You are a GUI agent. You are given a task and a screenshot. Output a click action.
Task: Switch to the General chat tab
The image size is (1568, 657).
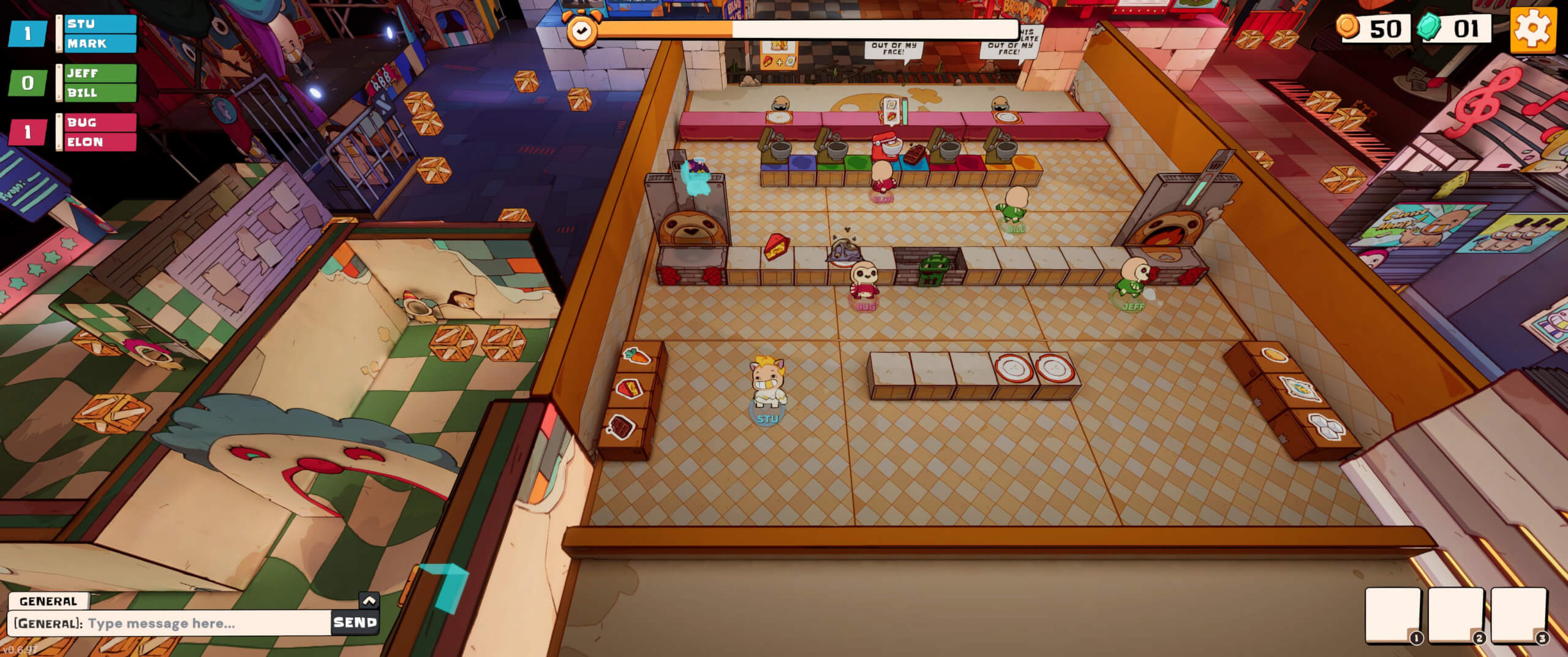coord(48,601)
